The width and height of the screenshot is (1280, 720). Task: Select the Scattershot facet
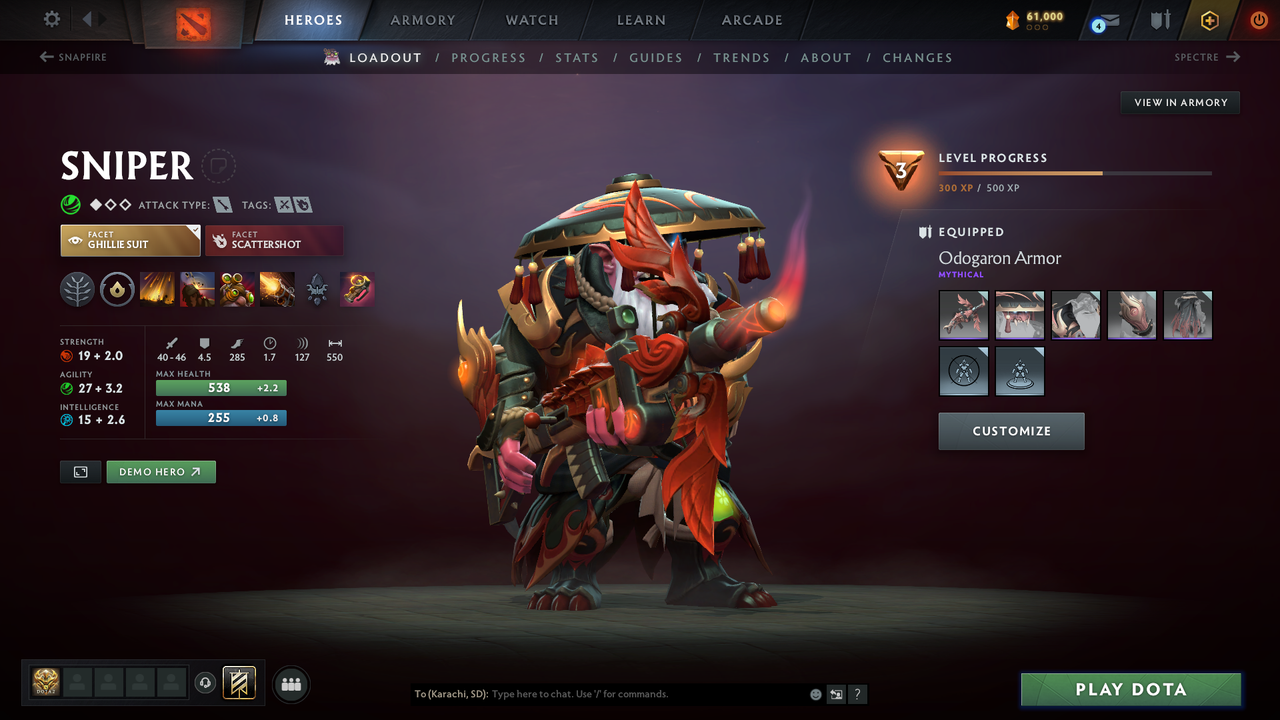(274, 240)
